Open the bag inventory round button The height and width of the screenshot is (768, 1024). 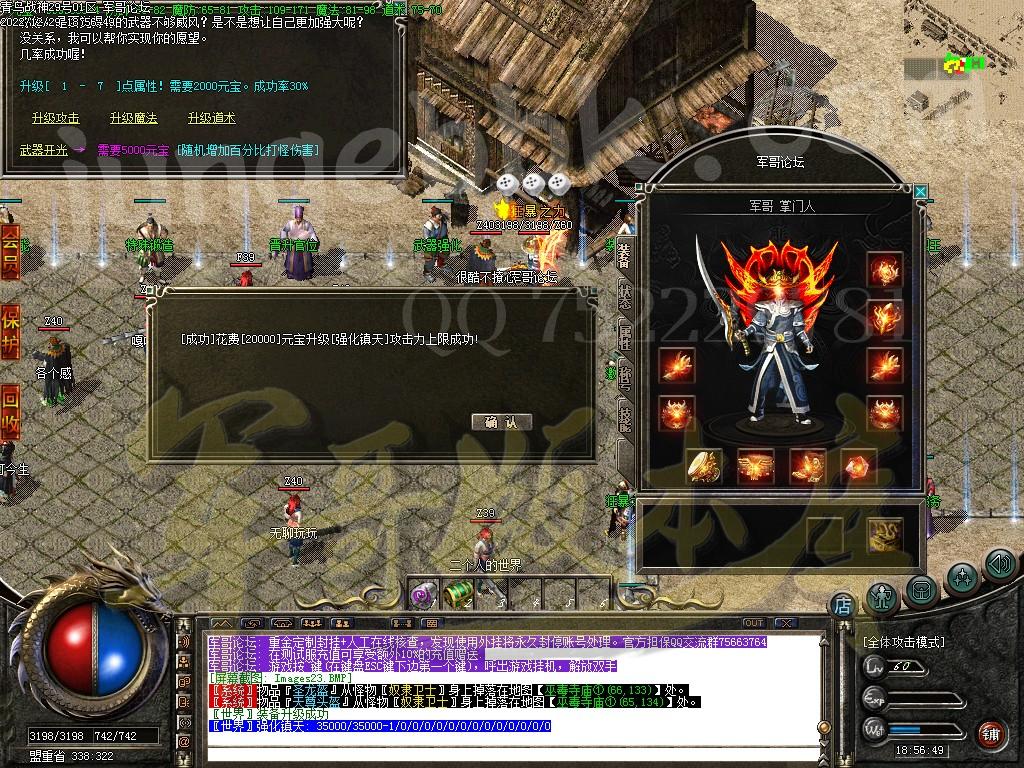tap(921, 589)
